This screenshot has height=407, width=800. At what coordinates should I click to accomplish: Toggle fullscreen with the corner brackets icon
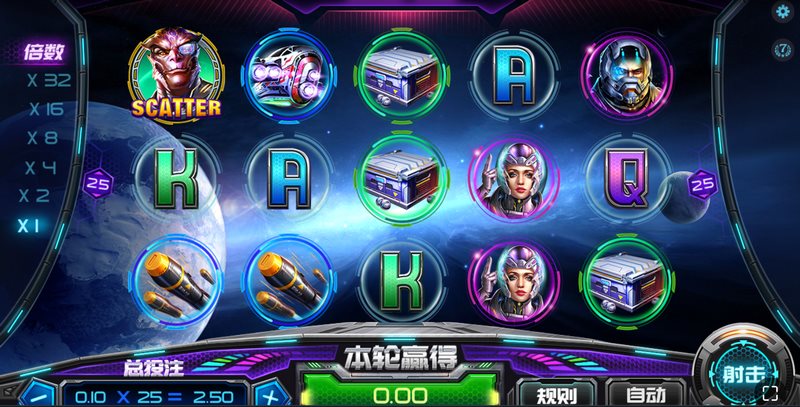point(784,394)
